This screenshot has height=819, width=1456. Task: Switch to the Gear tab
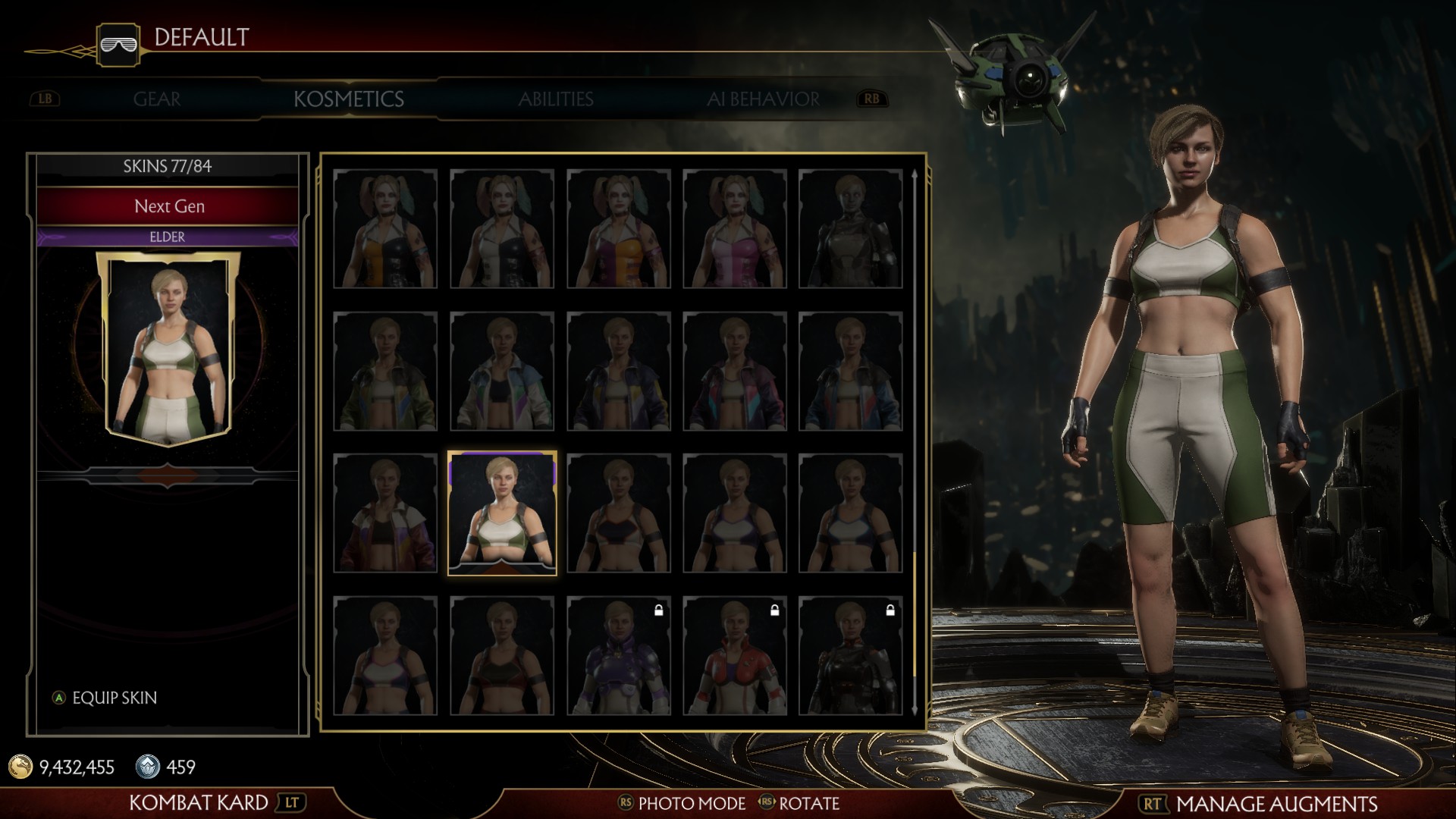tap(157, 99)
